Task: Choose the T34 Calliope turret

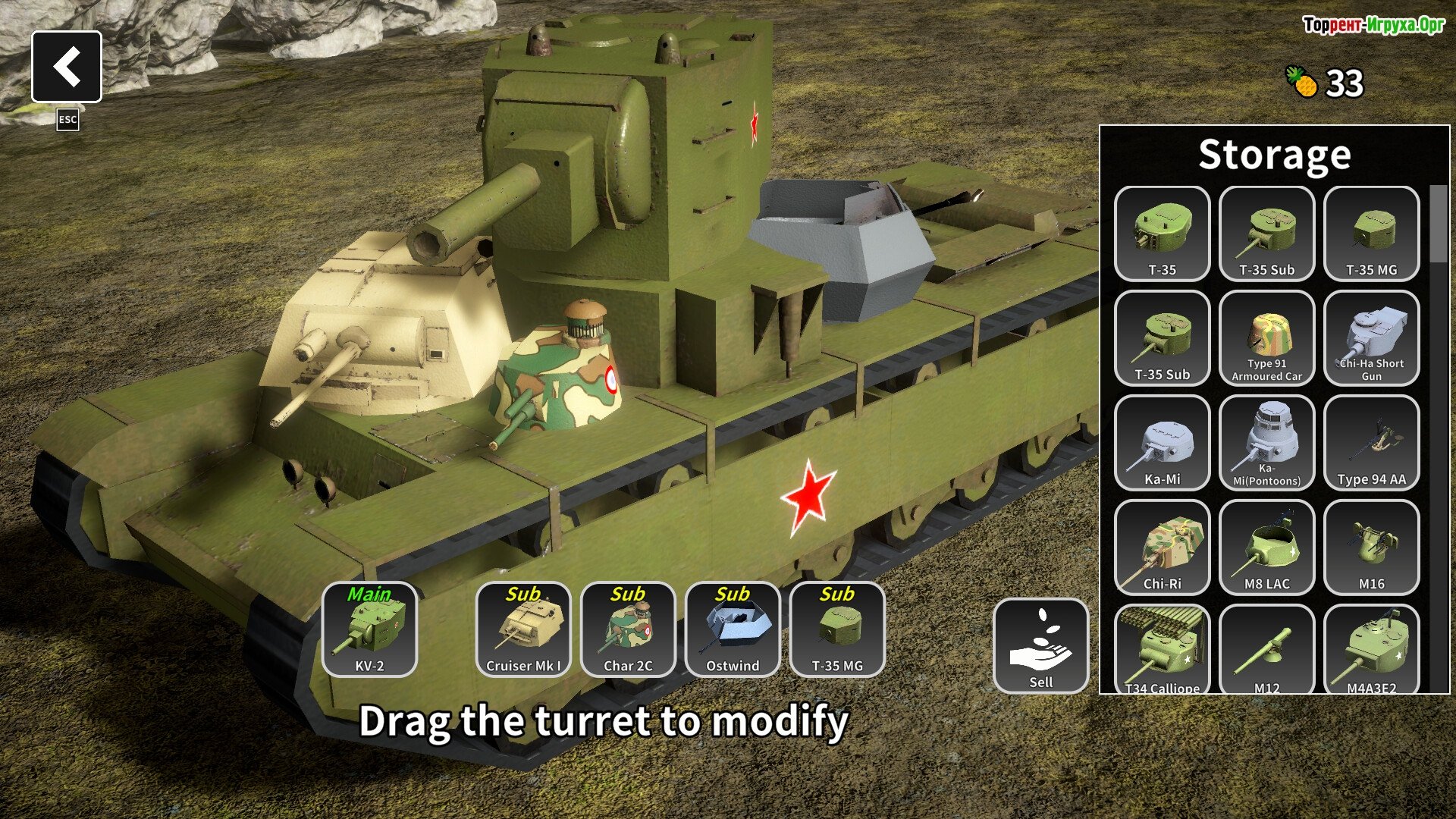Action: tap(1162, 649)
